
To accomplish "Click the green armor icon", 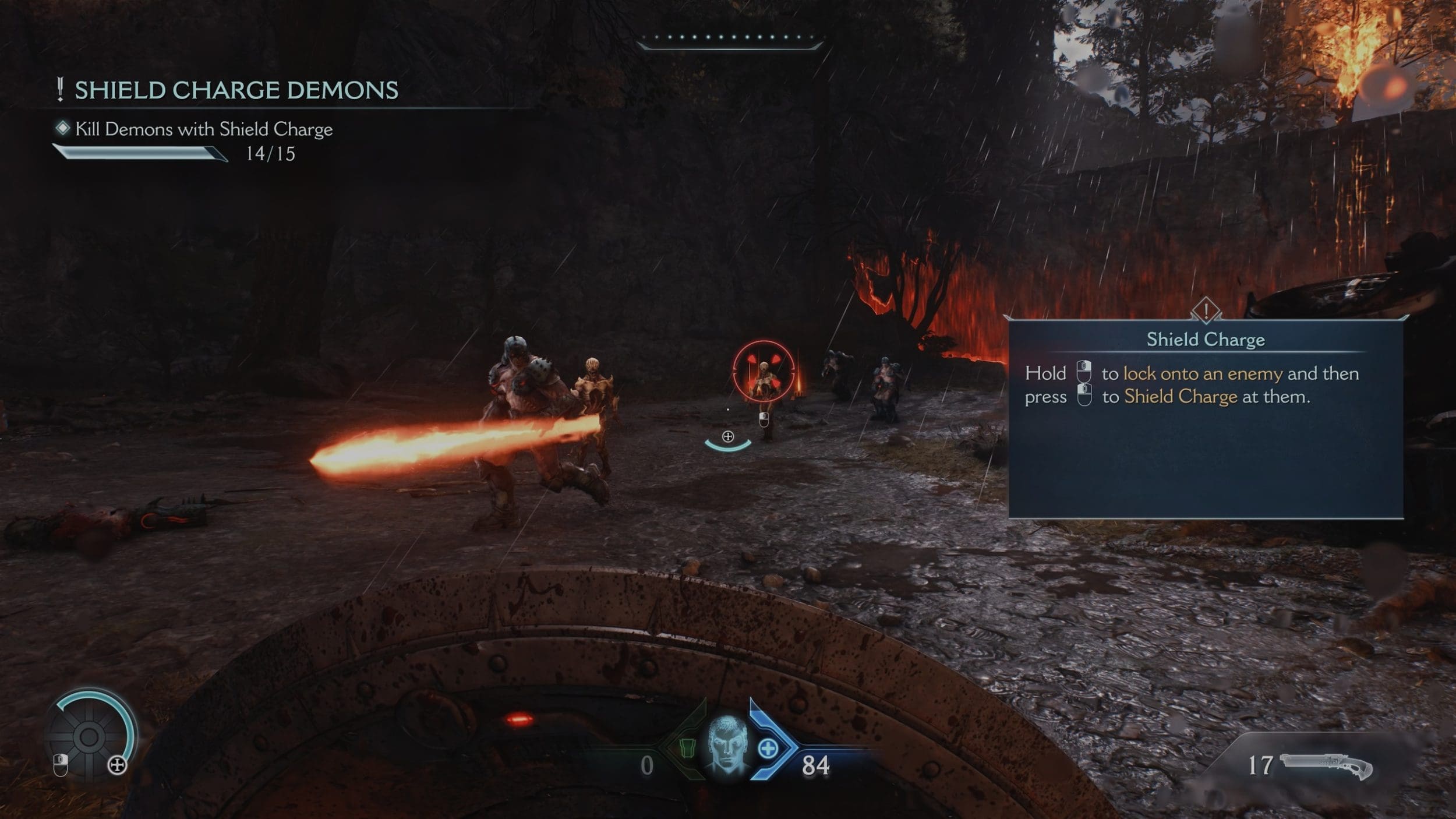I will click(688, 748).
